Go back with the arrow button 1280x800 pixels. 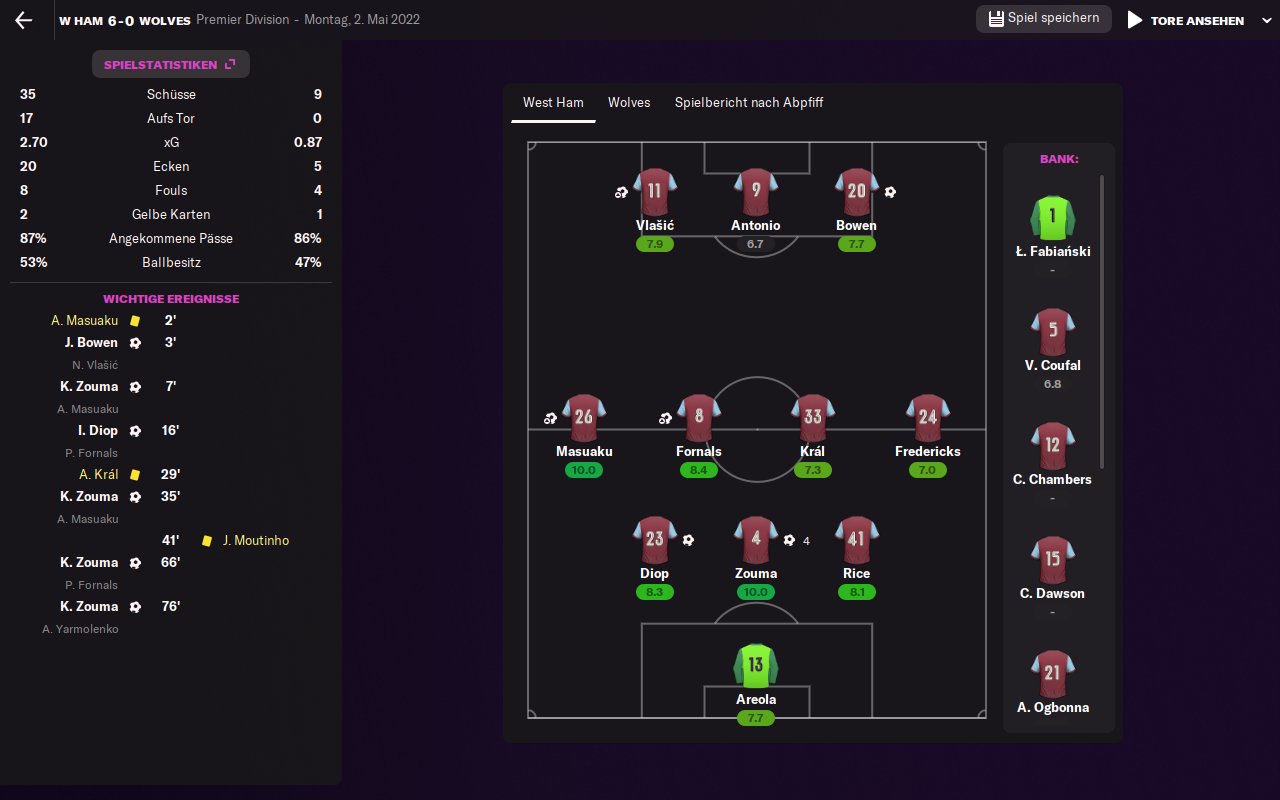tap(24, 20)
